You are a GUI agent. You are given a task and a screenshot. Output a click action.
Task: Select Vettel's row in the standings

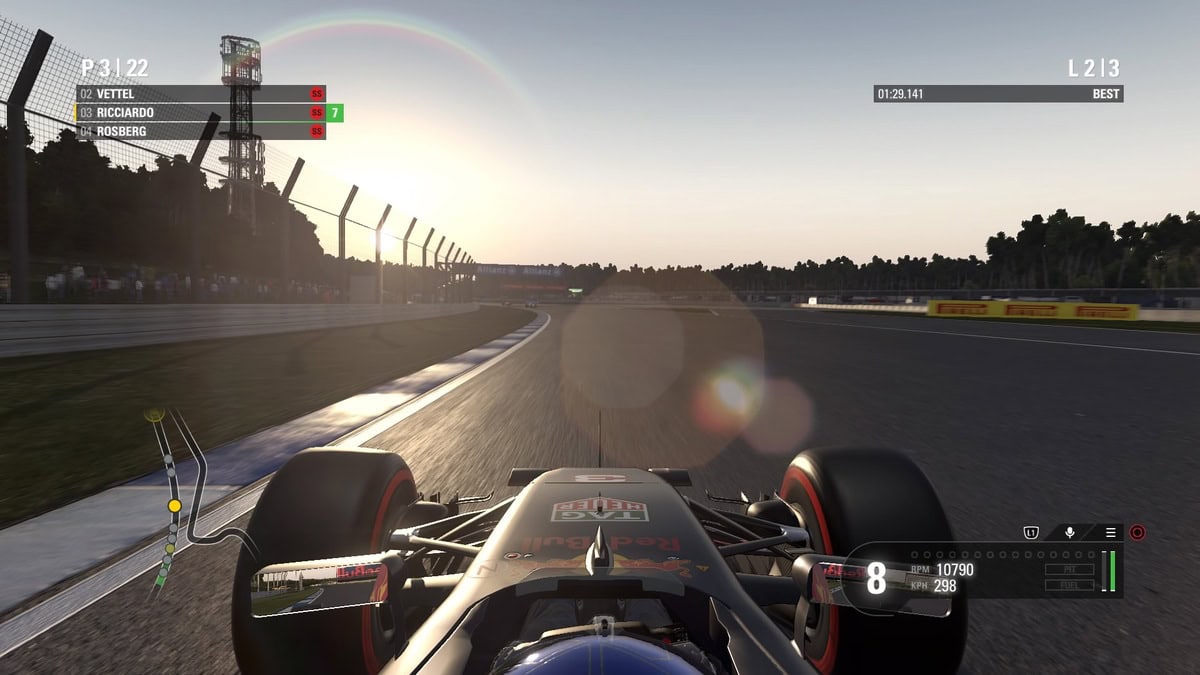[x=200, y=94]
